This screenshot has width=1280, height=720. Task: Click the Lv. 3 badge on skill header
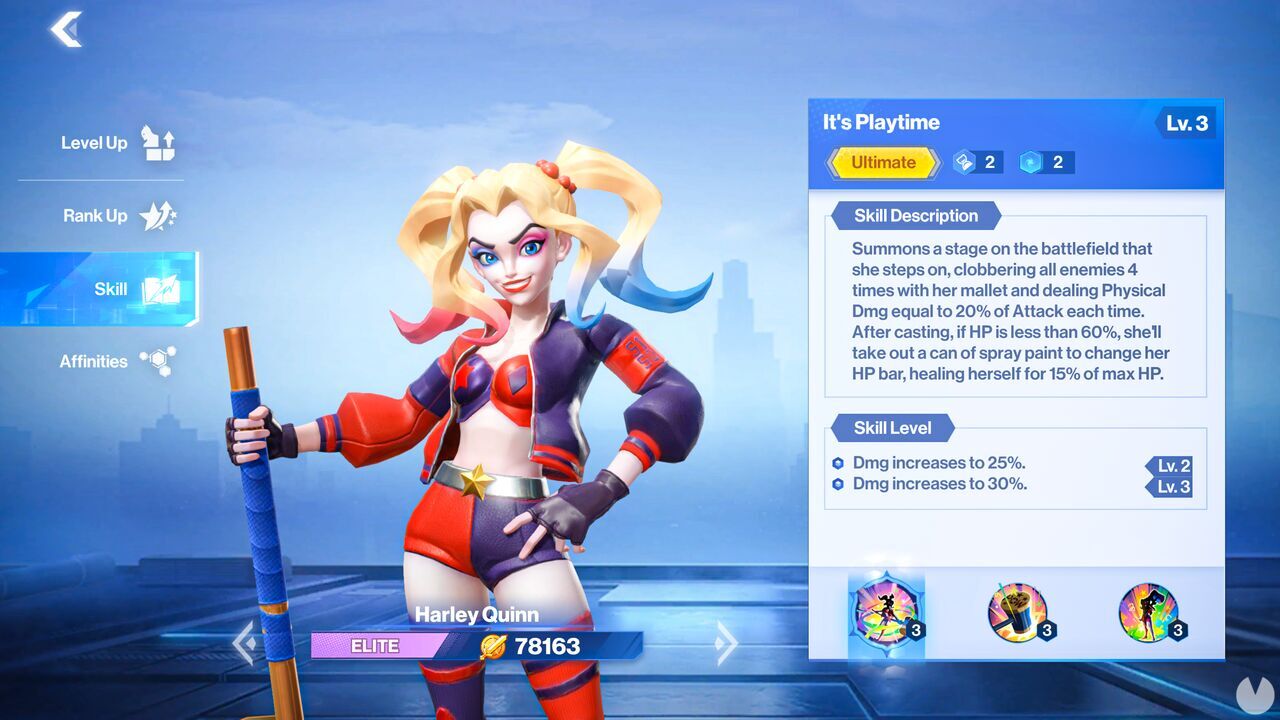tap(1190, 122)
